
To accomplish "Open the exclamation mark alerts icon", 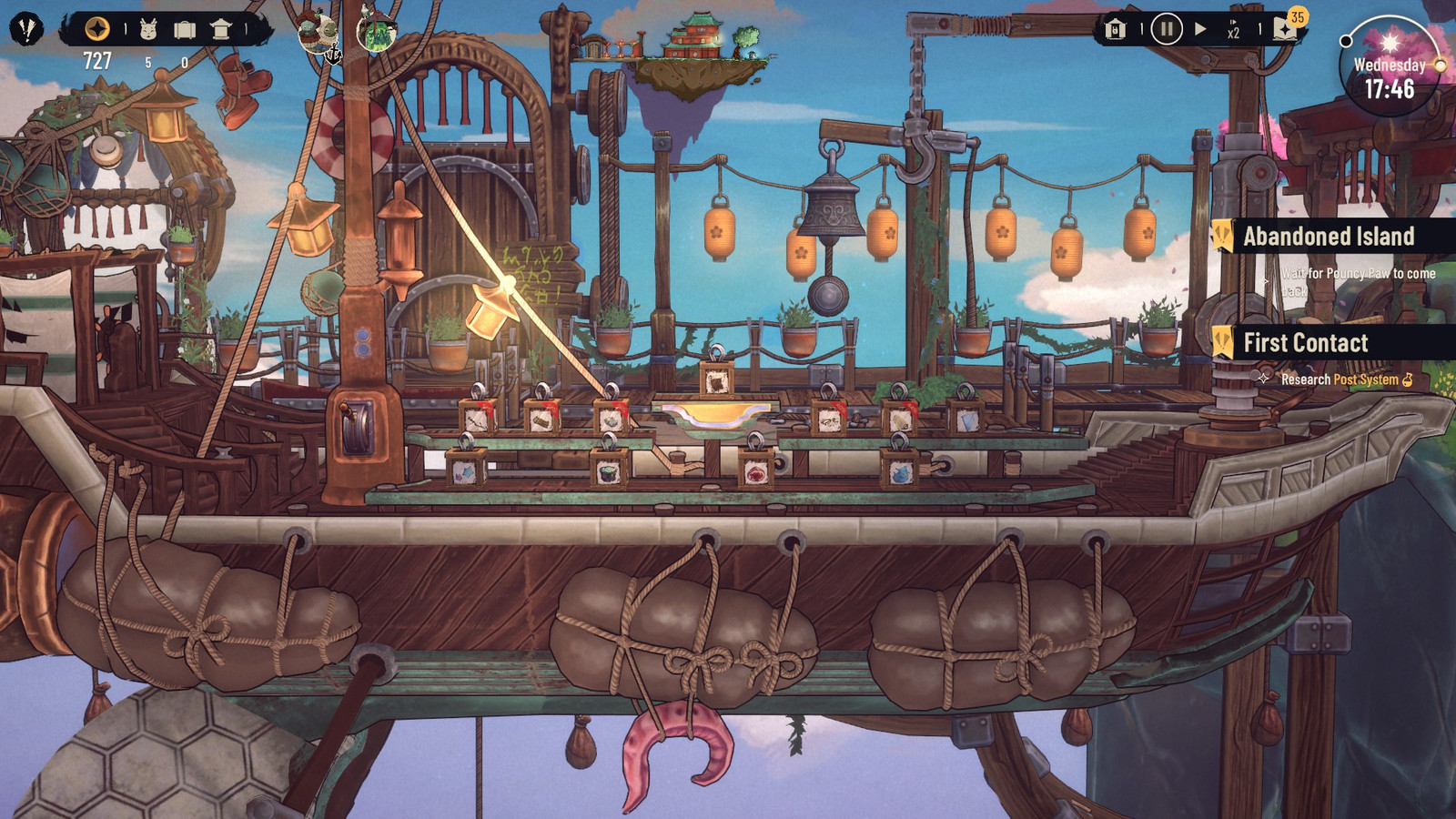I will coord(26,29).
